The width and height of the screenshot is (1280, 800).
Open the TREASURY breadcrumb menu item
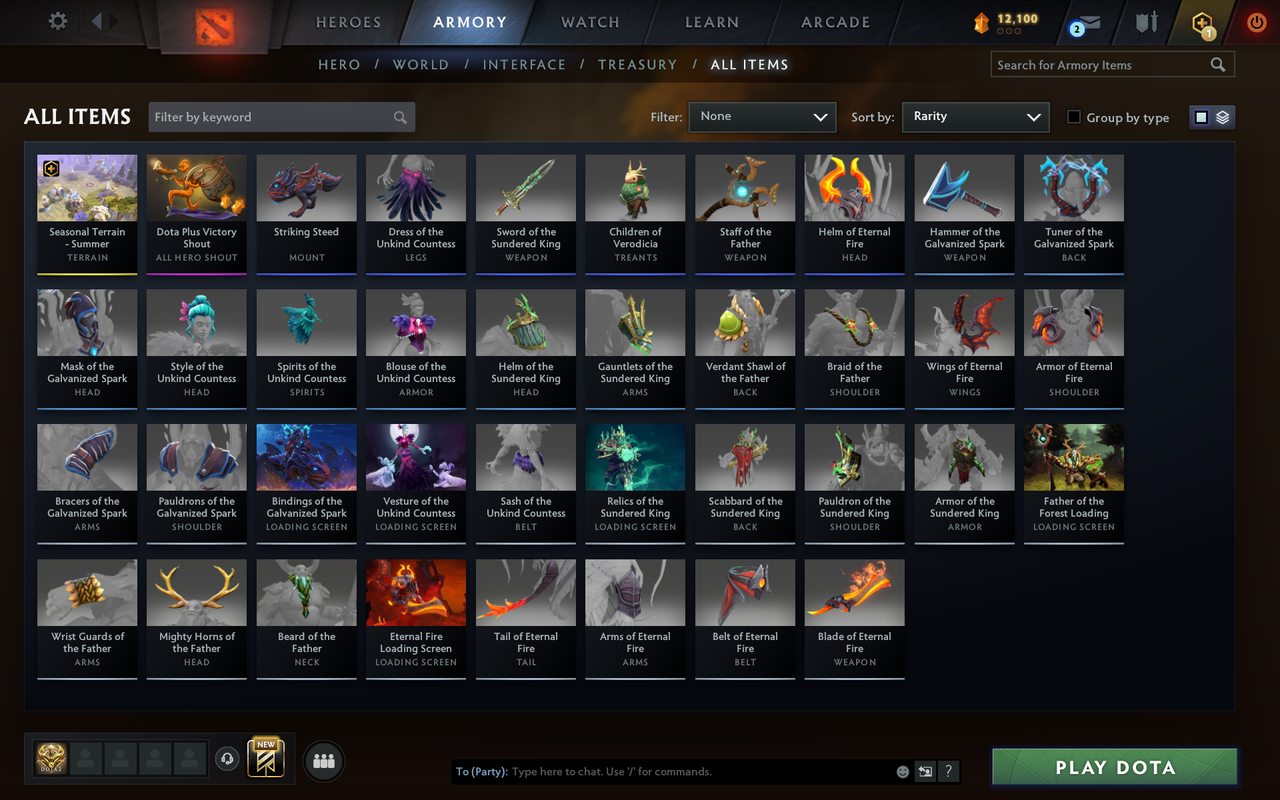click(637, 64)
